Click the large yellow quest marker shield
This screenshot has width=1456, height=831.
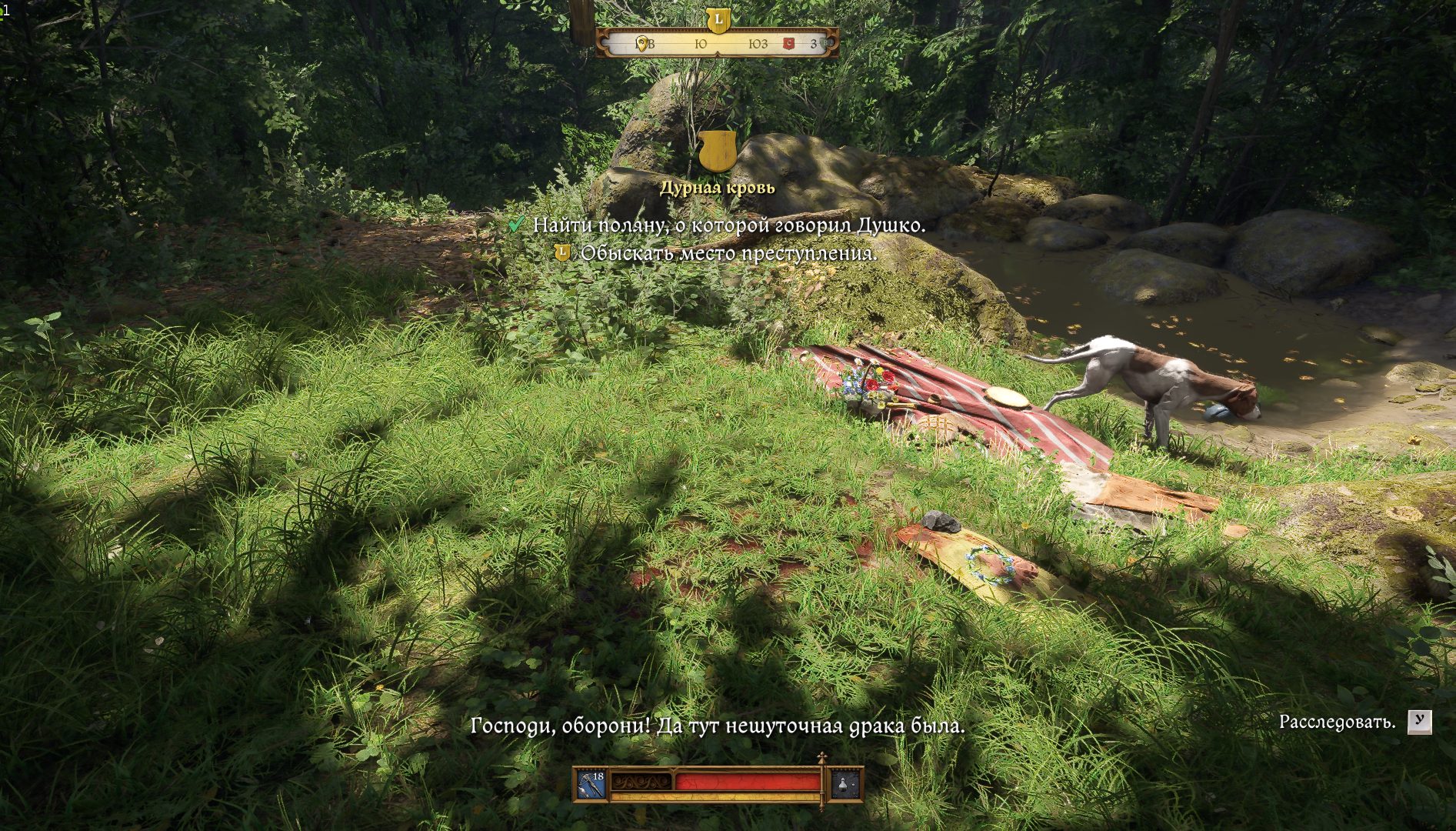[x=717, y=152]
